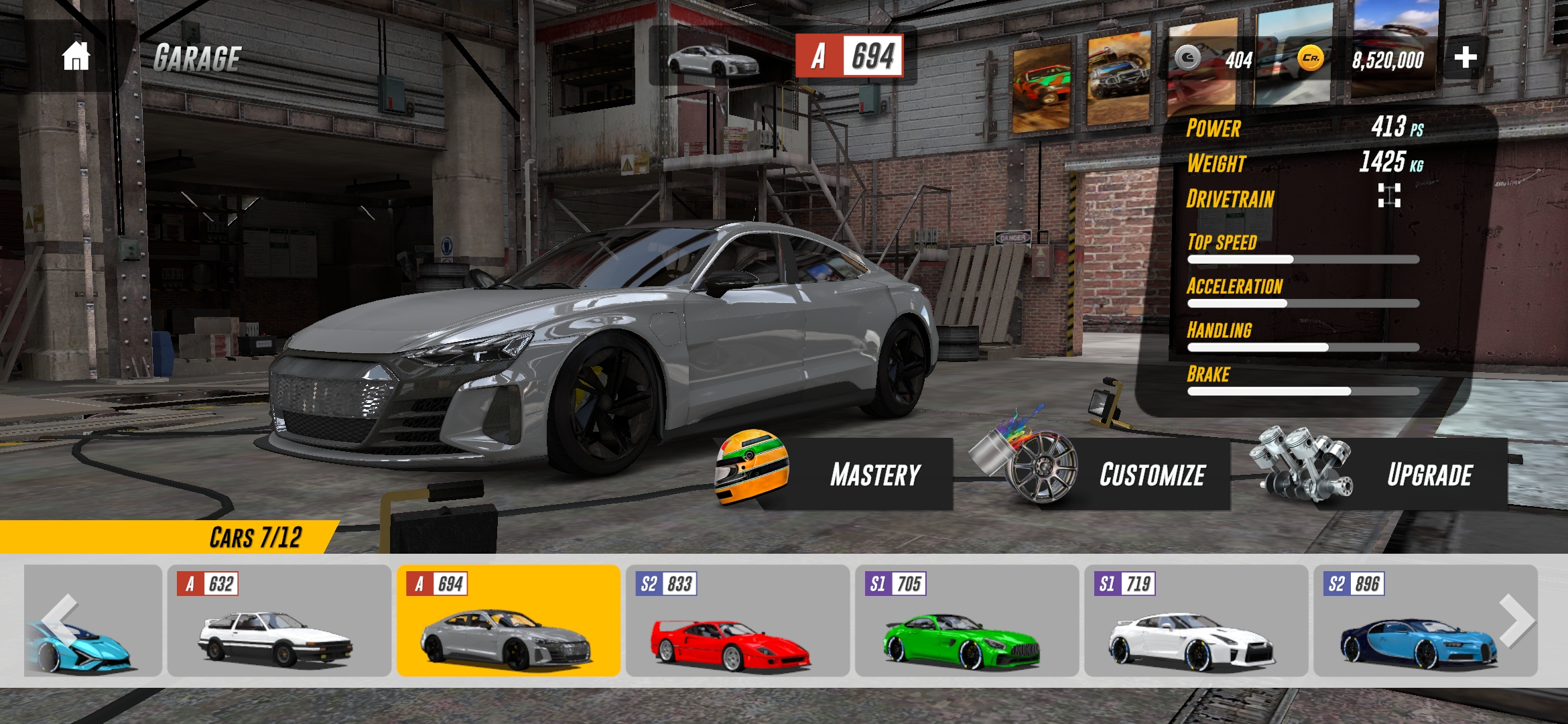The height and width of the screenshot is (724, 1568).
Task: Choose the red S2 833 supercar
Action: (x=737, y=621)
